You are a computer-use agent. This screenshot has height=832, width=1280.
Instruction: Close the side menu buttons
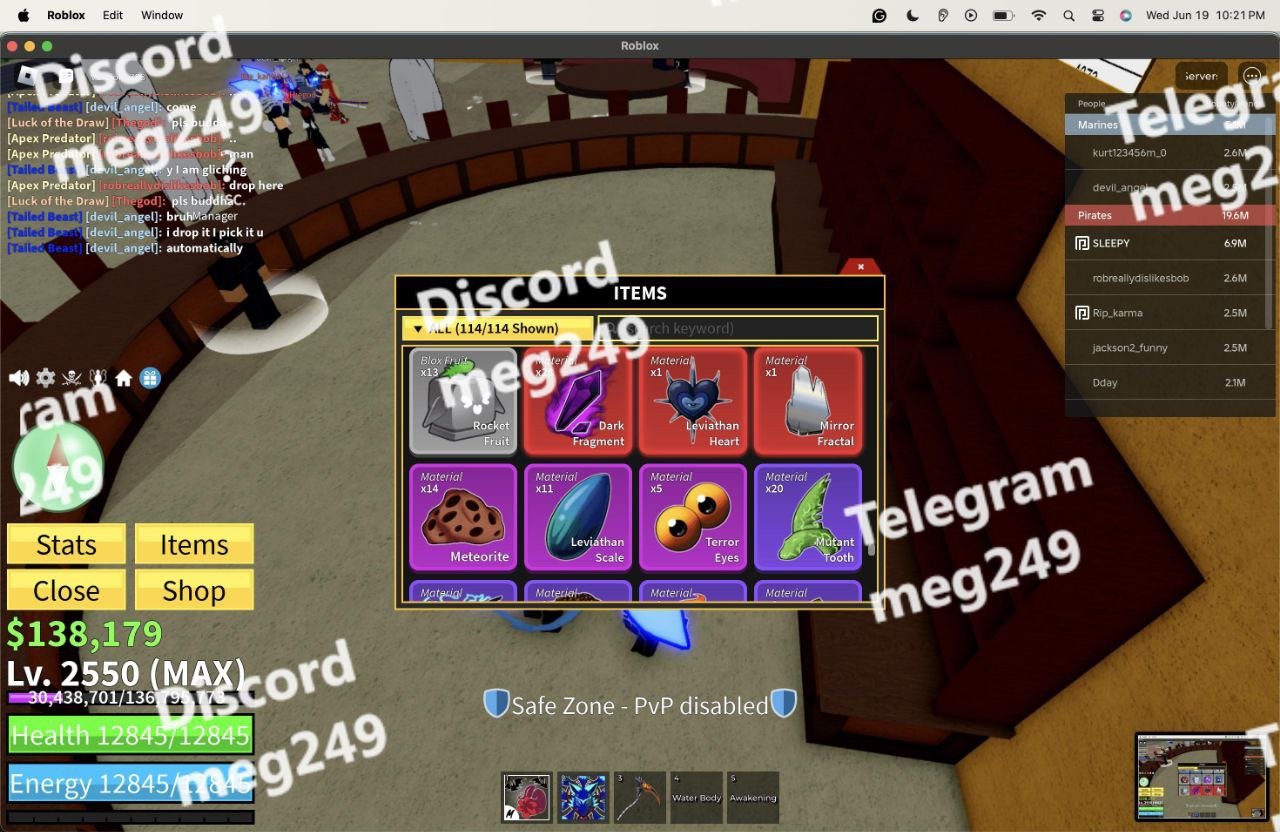tap(66, 590)
